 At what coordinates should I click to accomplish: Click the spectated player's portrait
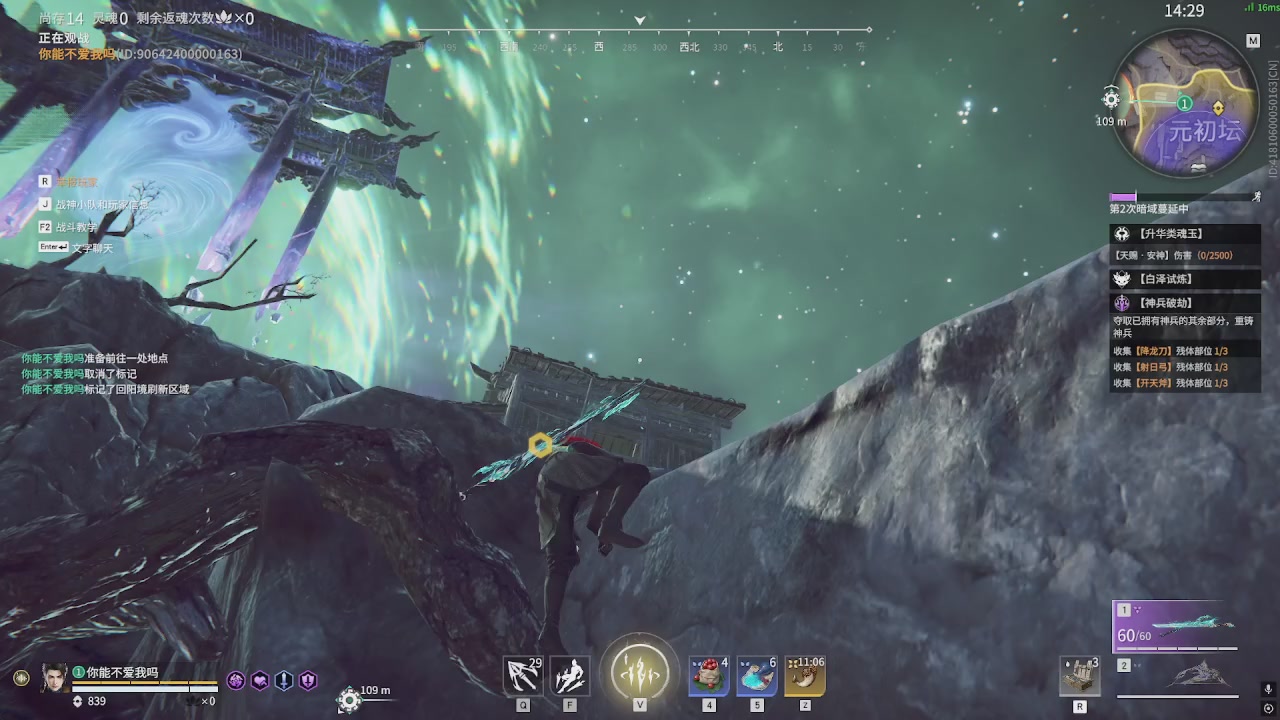[55, 677]
